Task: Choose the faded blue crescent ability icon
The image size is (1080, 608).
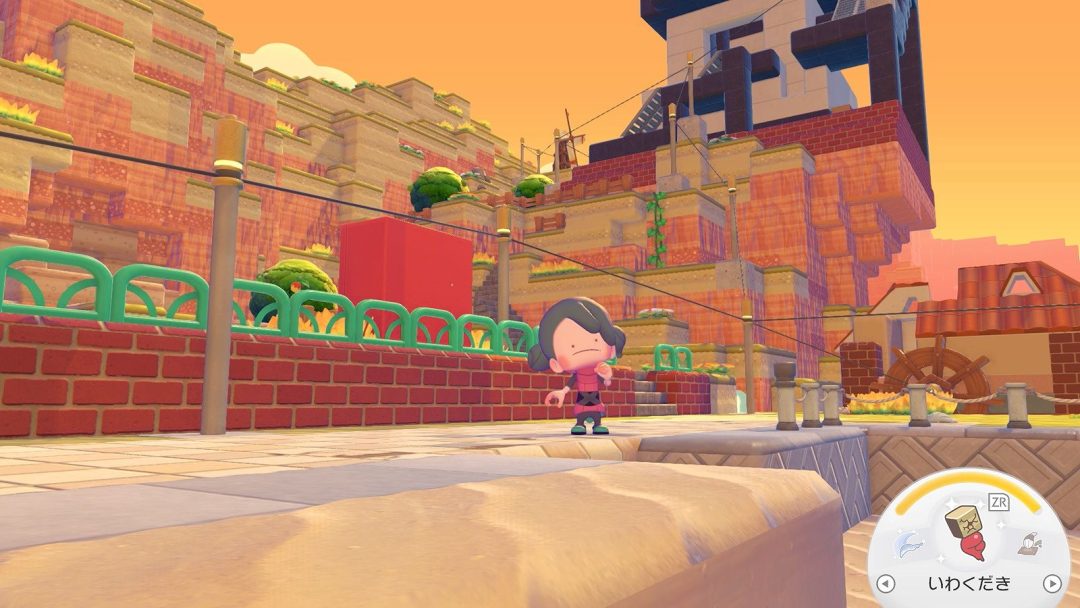Action: [x=908, y=545]
